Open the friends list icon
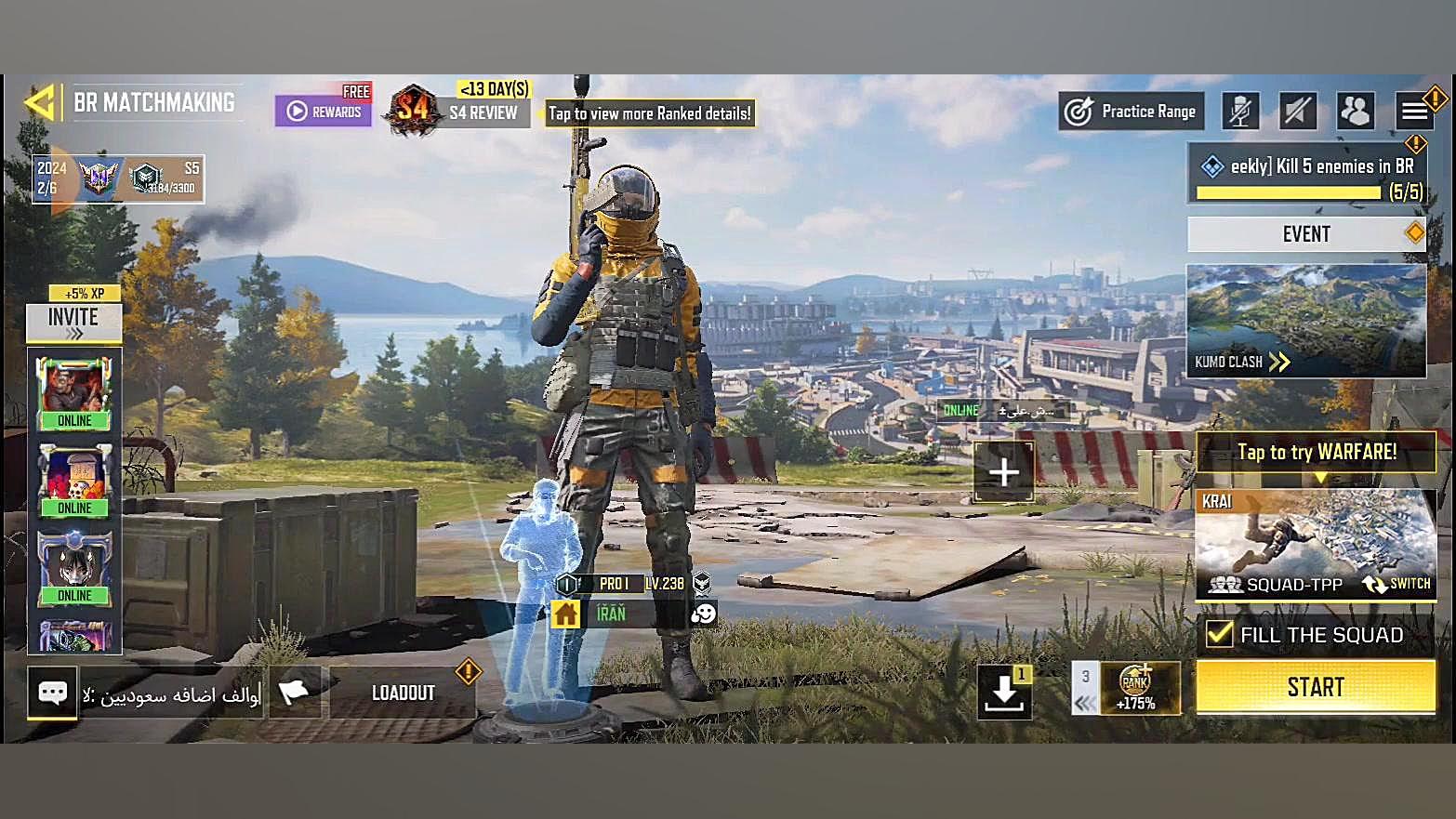 1355,112
